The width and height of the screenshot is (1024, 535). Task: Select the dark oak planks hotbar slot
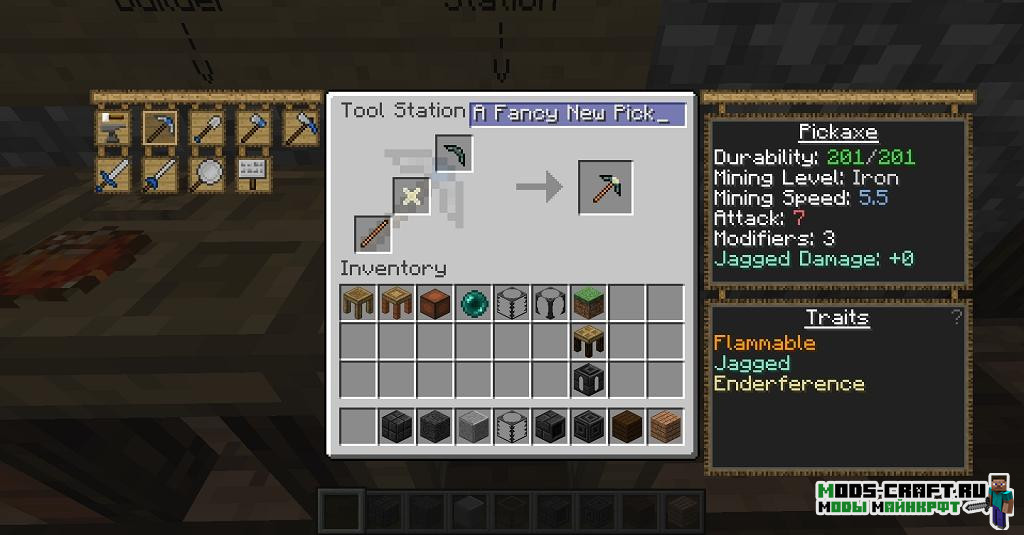(x=627, y=426)
